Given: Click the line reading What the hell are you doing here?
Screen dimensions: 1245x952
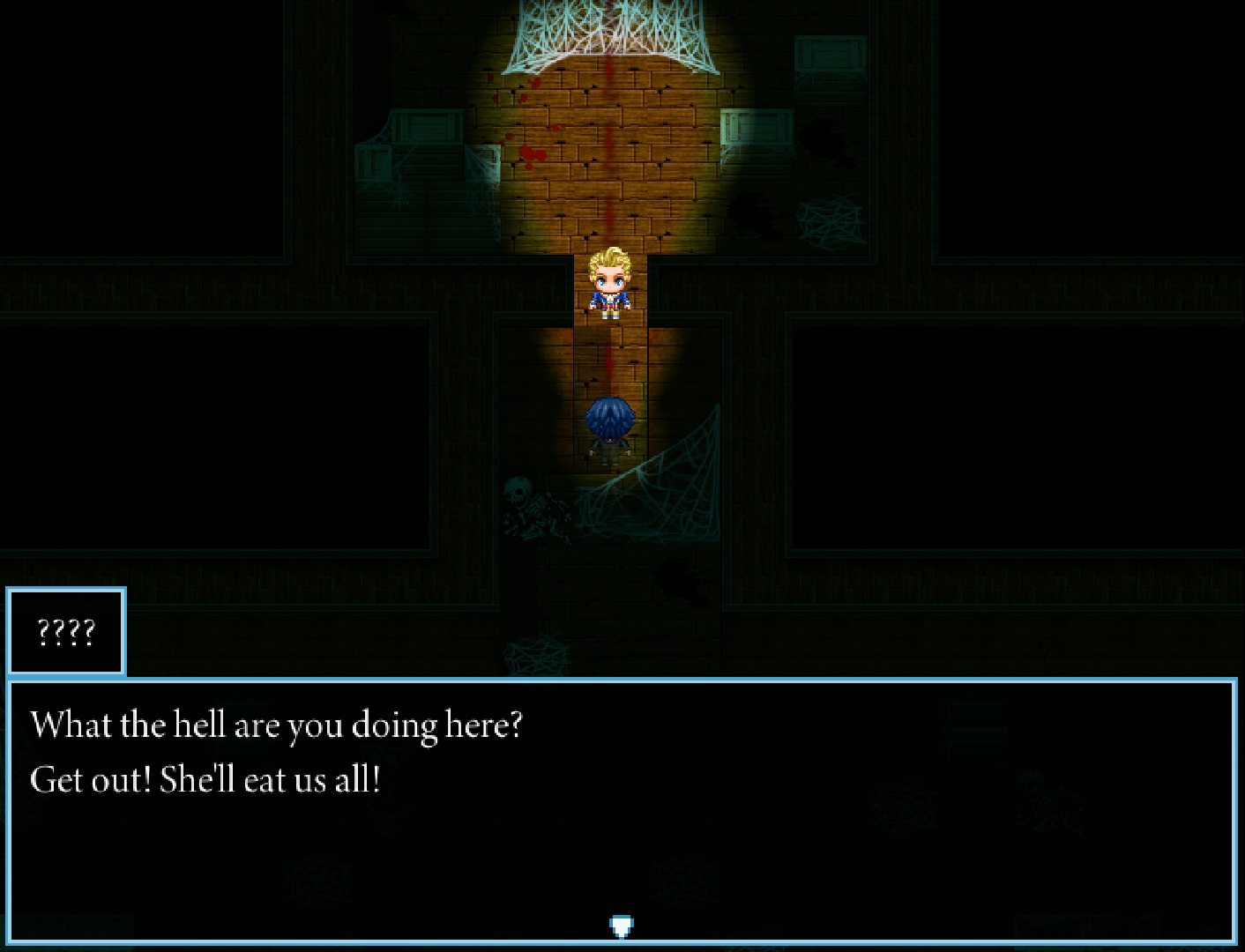Looking at the screenshot, I should click(x=278, y=725).
